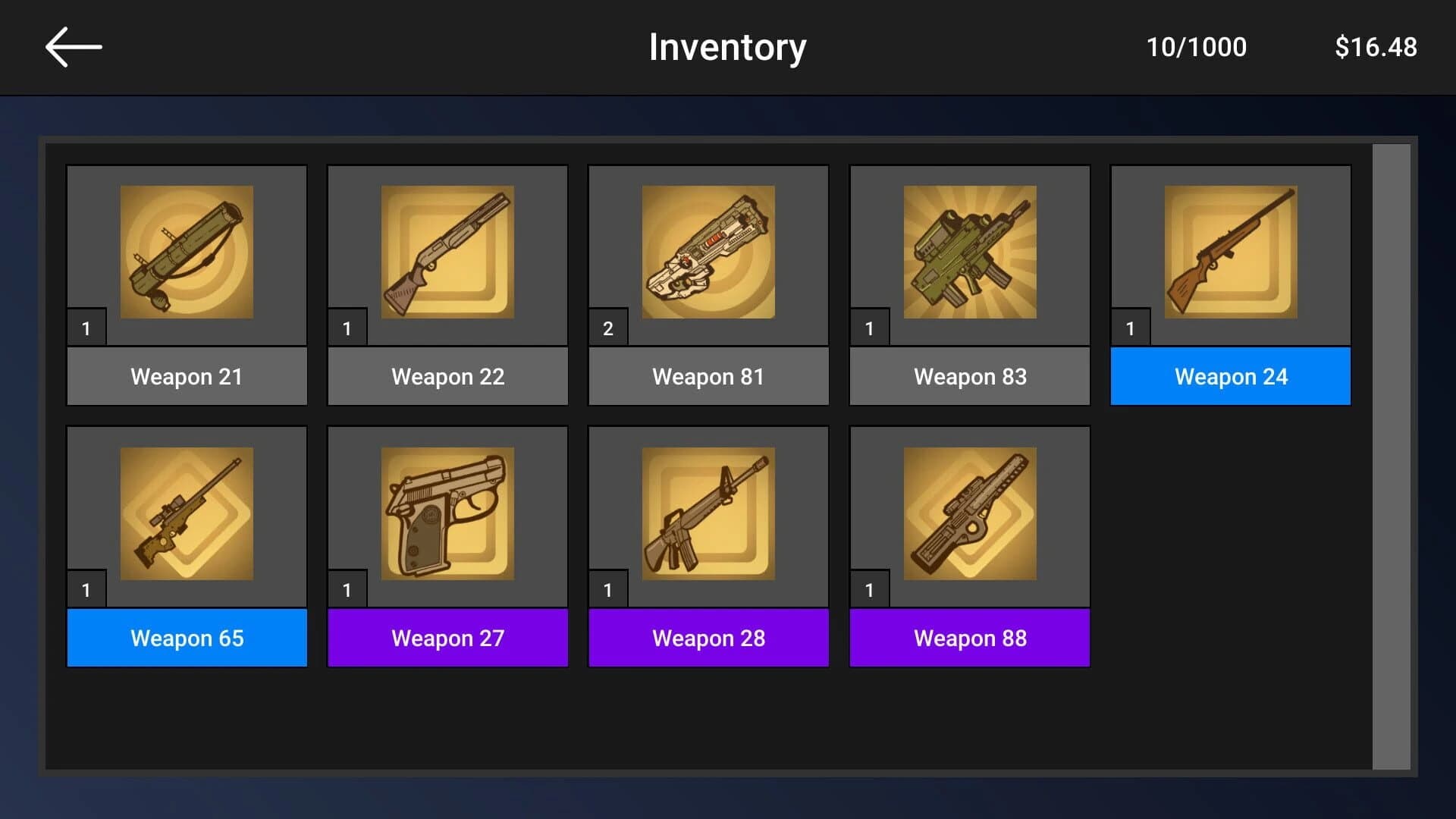Click the back arrow to exit Inventory
1456x819 pixels.
[73, 46]
